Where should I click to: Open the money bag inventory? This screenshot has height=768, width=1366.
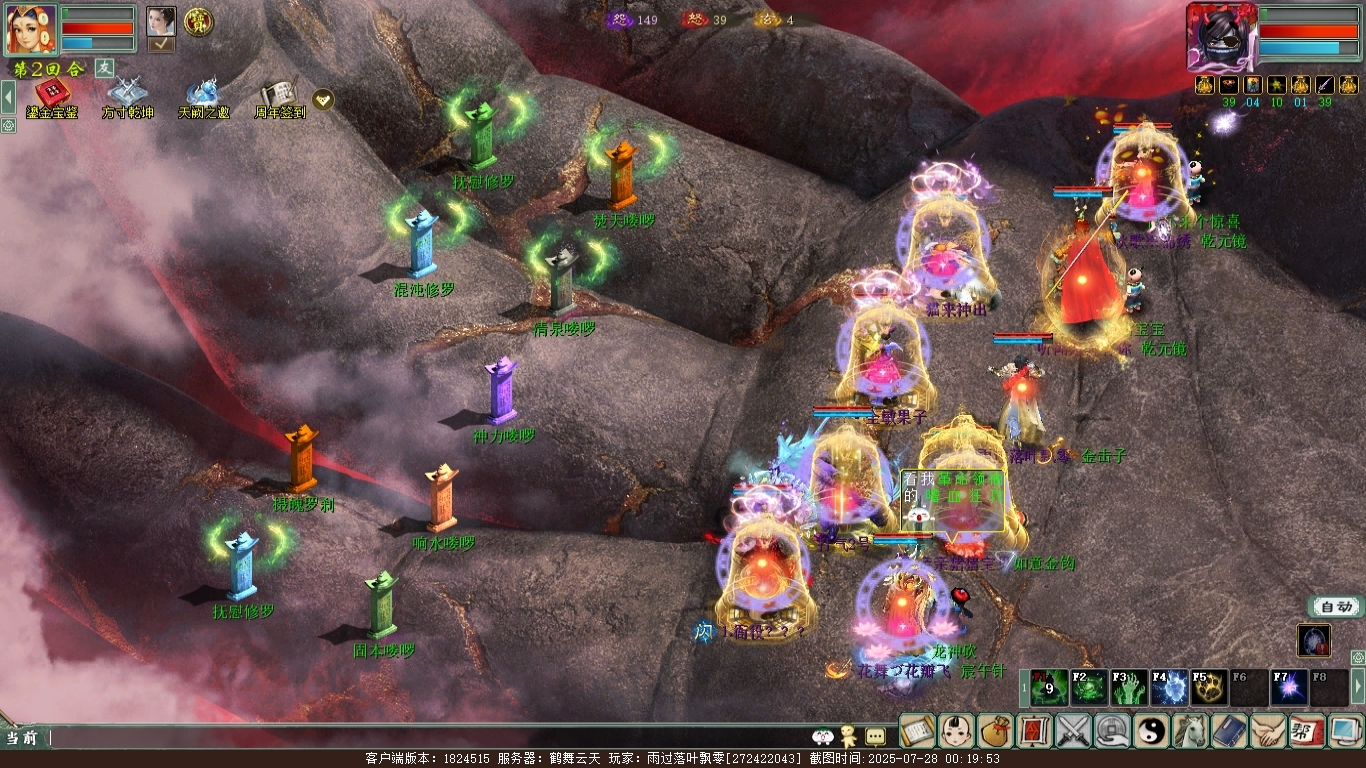tap(996, 731)
